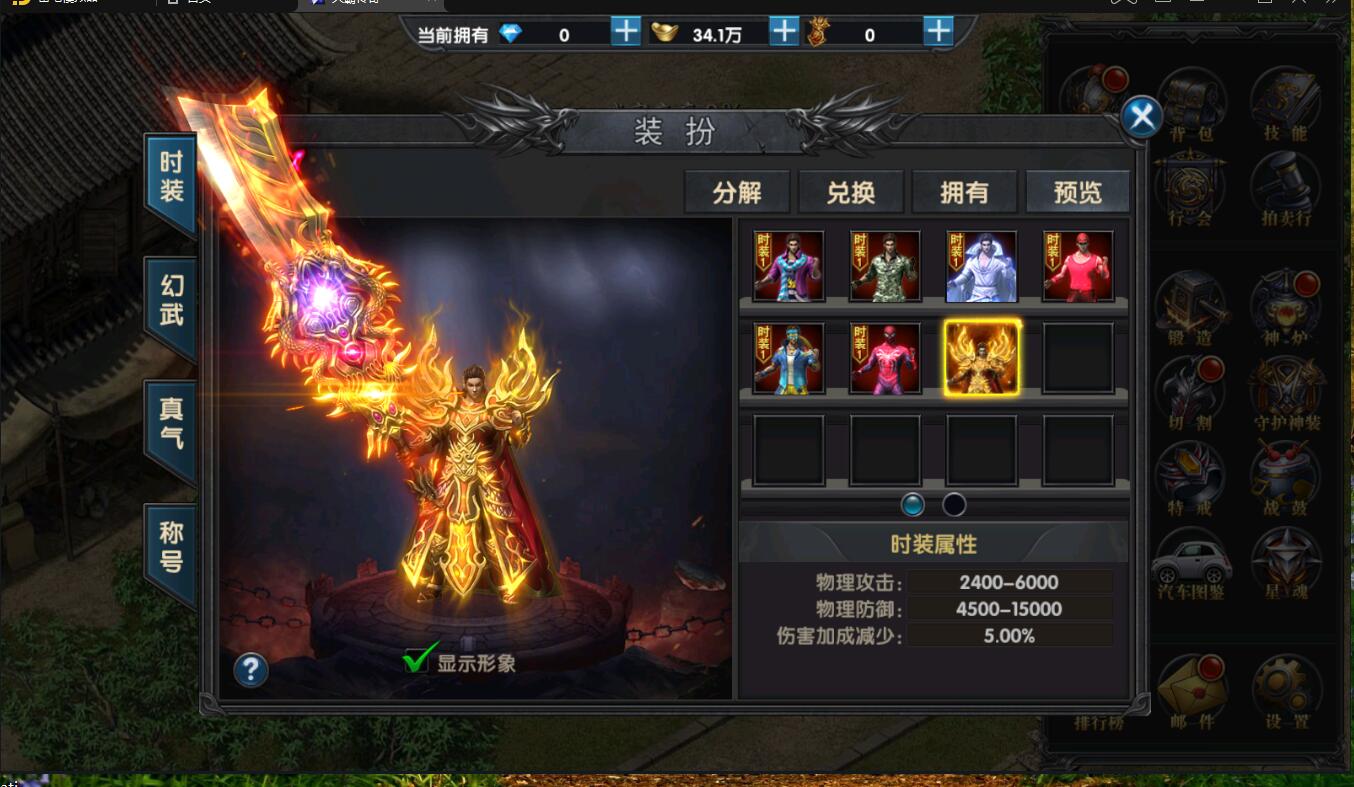Show the 拥有 owned costumes
The image size is (1354, 787).
(x=964, y=192)
